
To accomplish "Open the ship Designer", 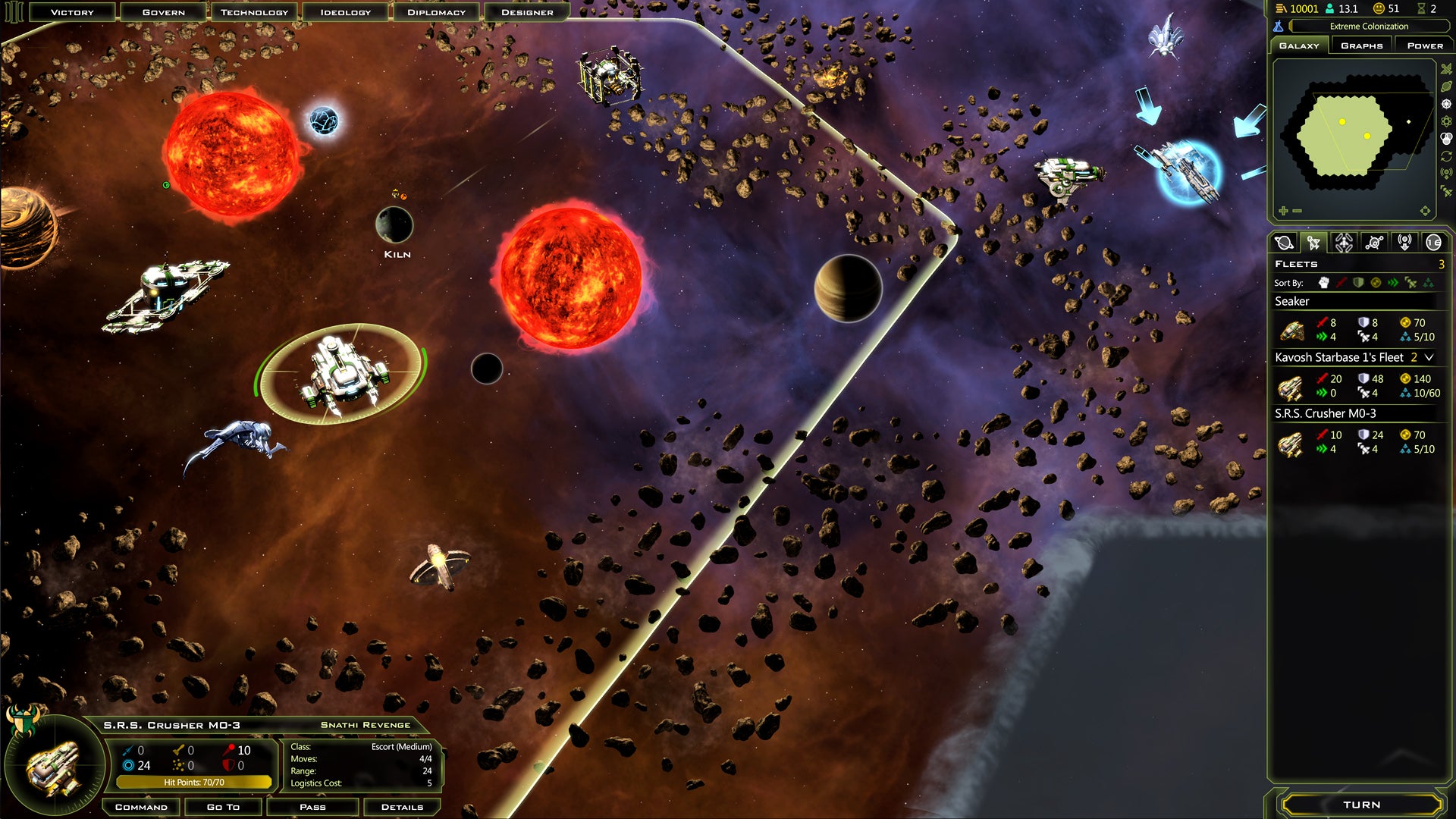I will 527,12.
